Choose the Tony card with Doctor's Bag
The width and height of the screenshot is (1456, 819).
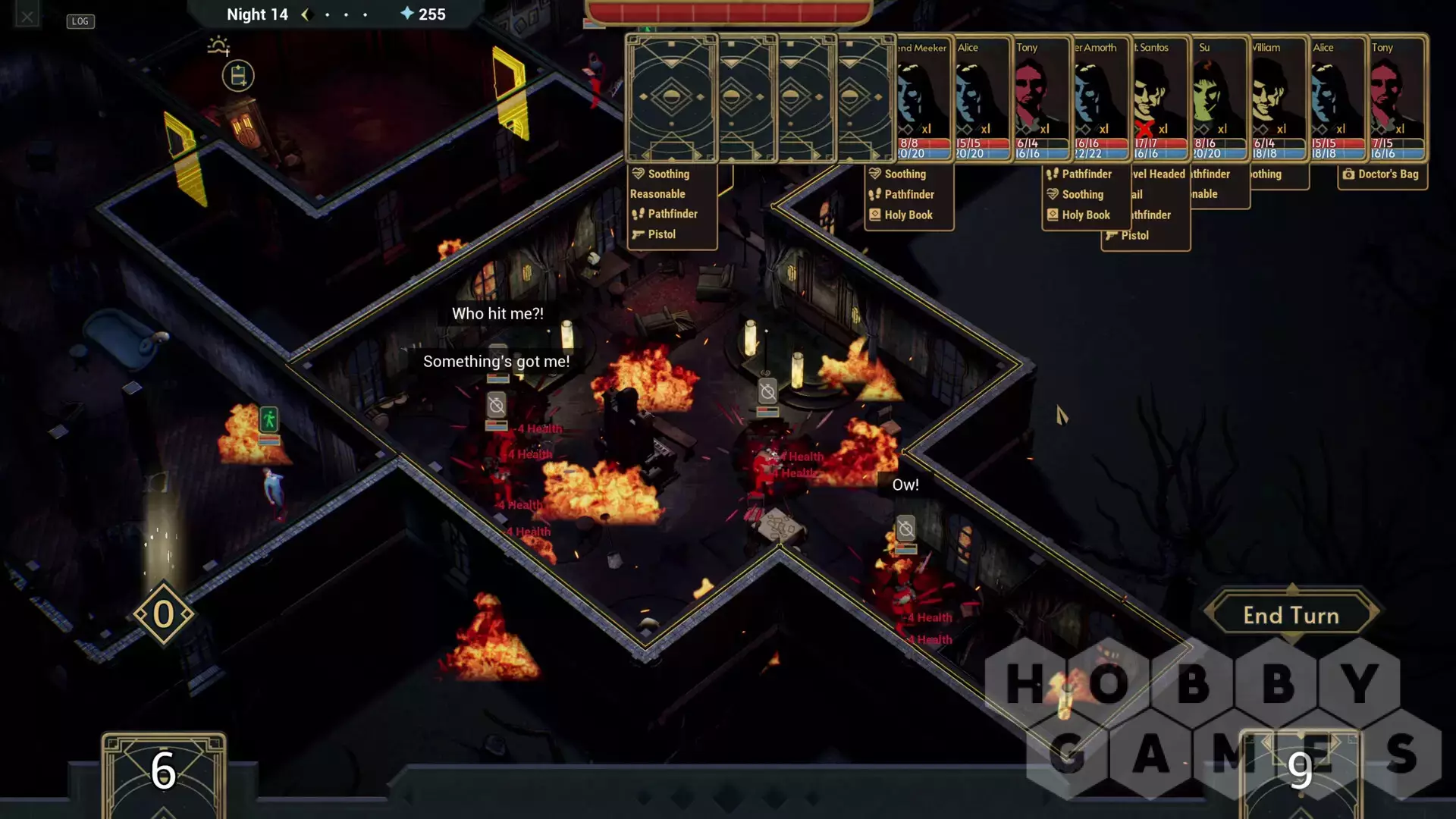click(1396, 99)
